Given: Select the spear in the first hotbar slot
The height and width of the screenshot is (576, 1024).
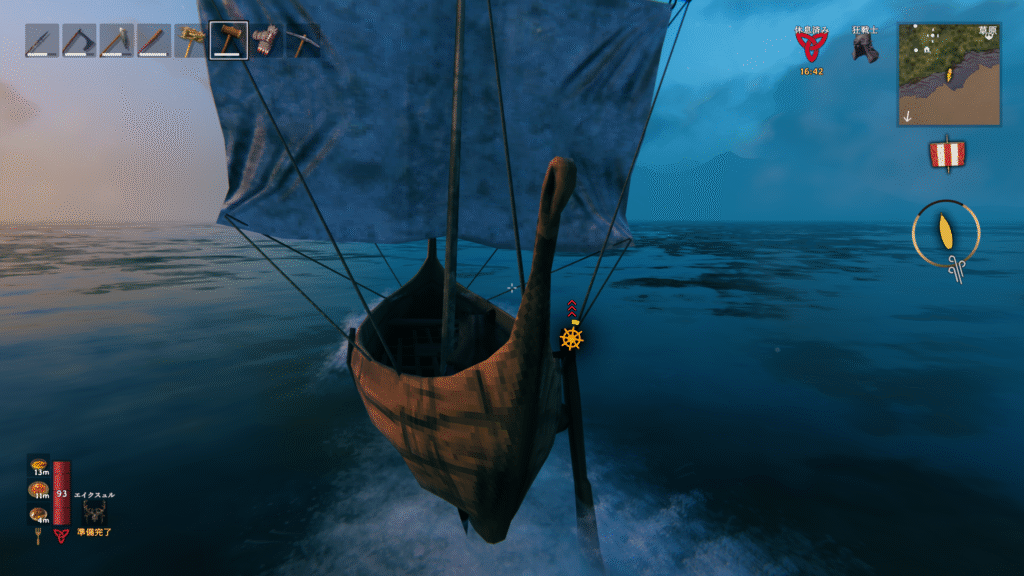Looking at the screenshot, I should (x=42, y=41).
